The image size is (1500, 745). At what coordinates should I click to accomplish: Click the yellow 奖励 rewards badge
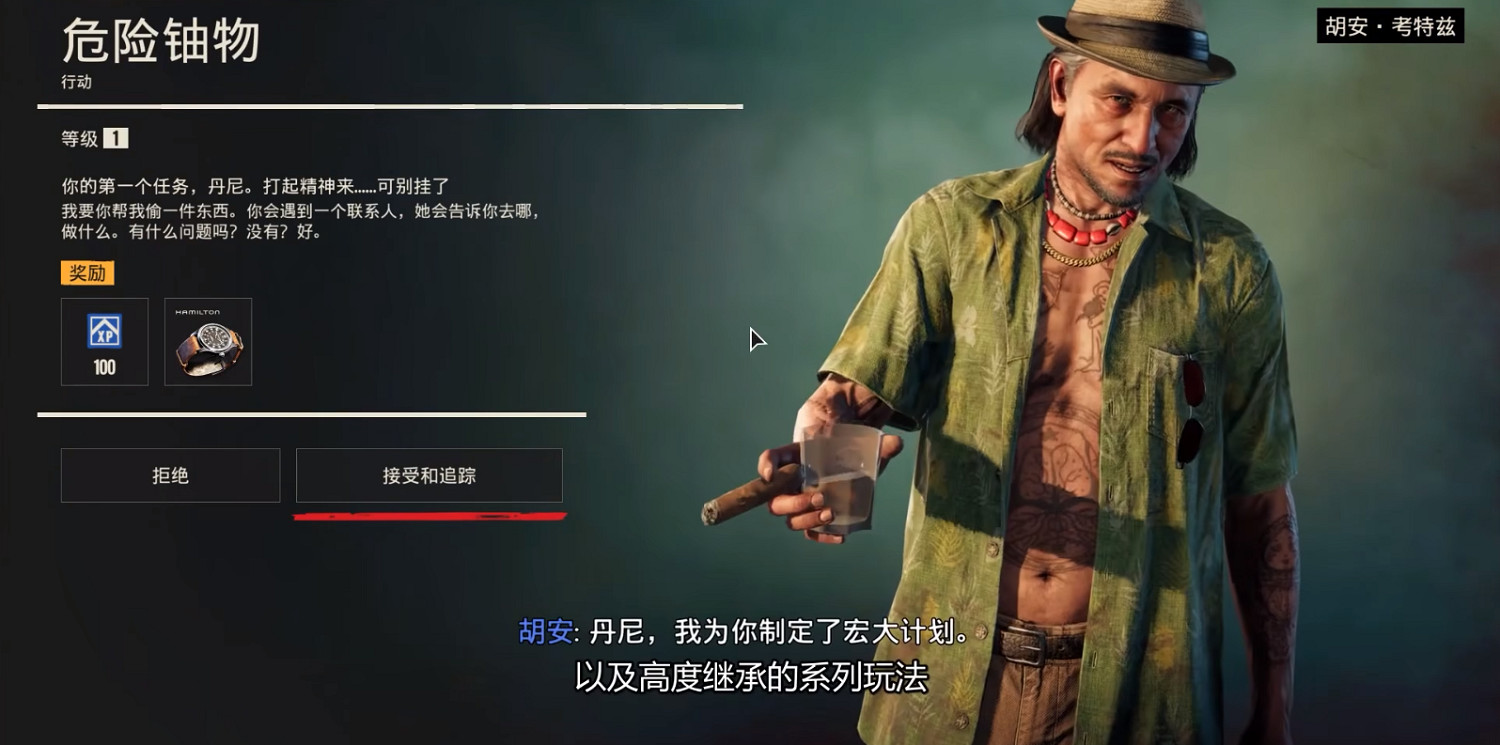pos(88,272)
